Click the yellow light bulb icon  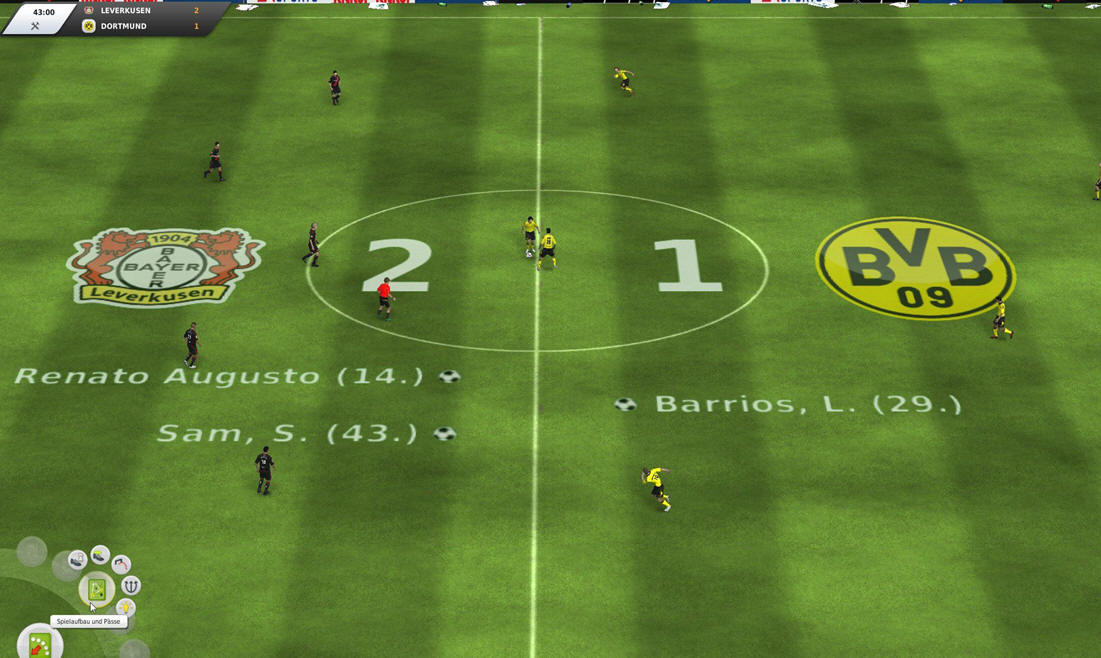coord(125,607)
